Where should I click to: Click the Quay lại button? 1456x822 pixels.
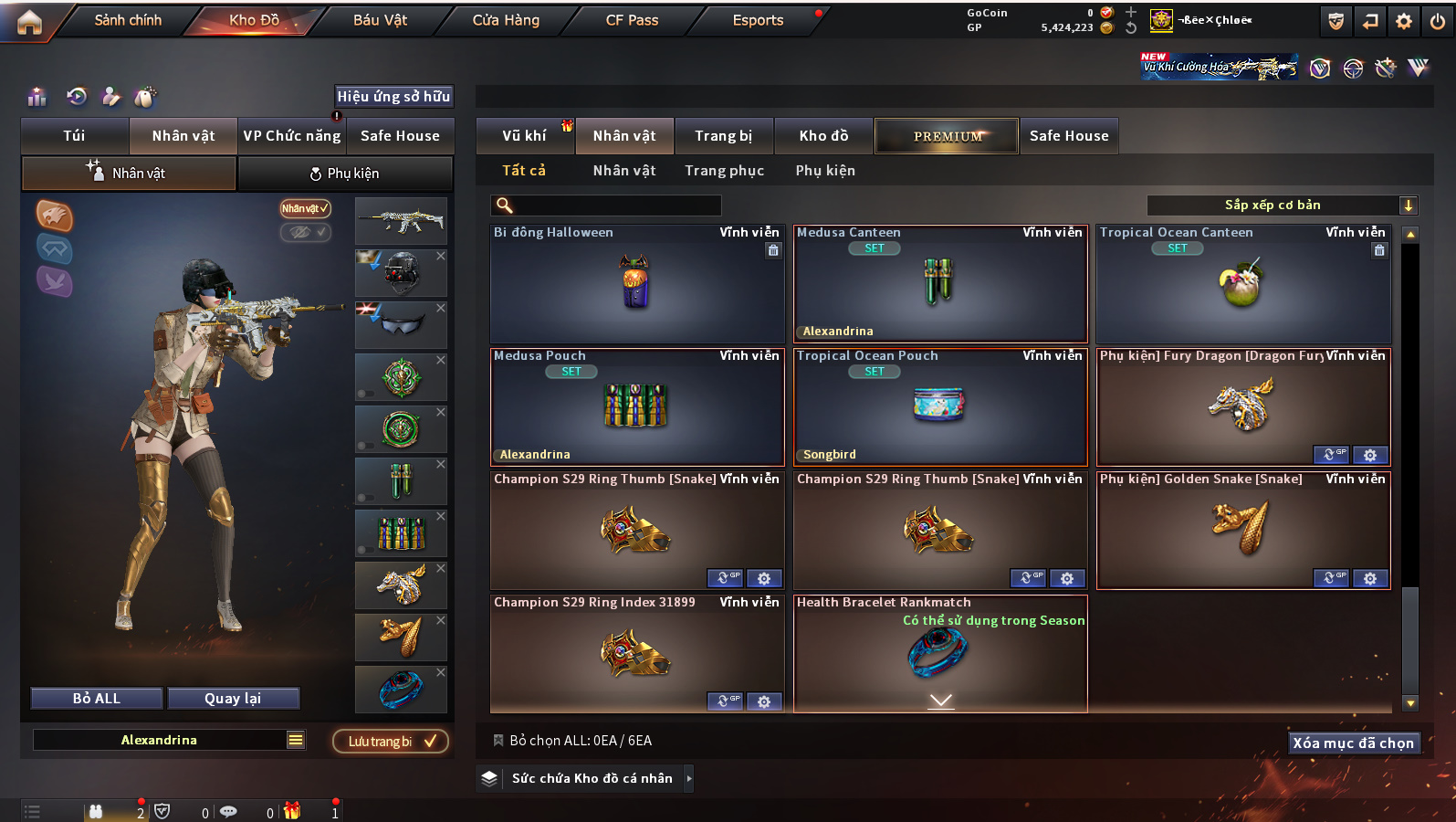233,699
